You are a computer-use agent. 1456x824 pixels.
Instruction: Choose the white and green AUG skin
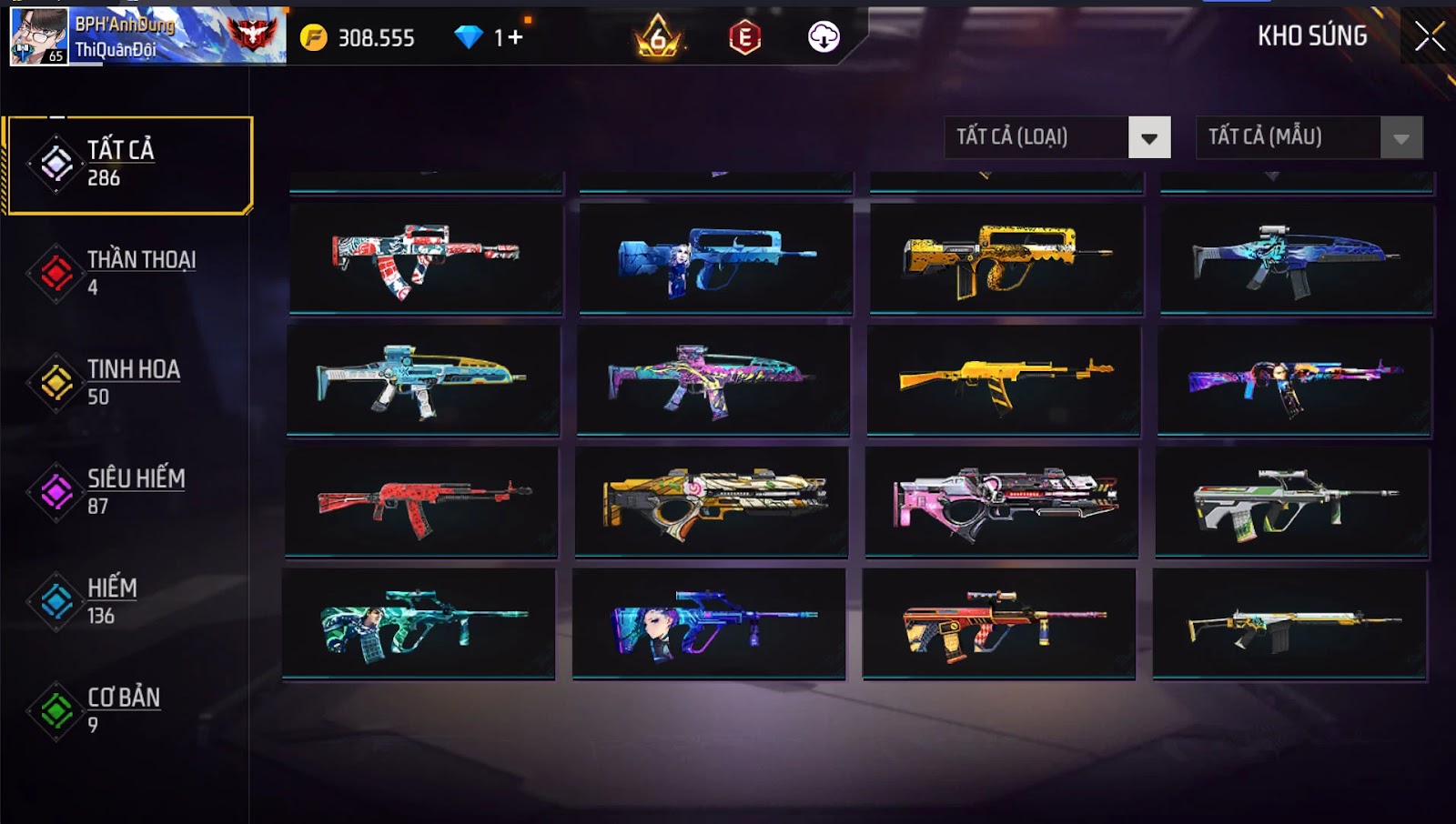click(1292, 501)
